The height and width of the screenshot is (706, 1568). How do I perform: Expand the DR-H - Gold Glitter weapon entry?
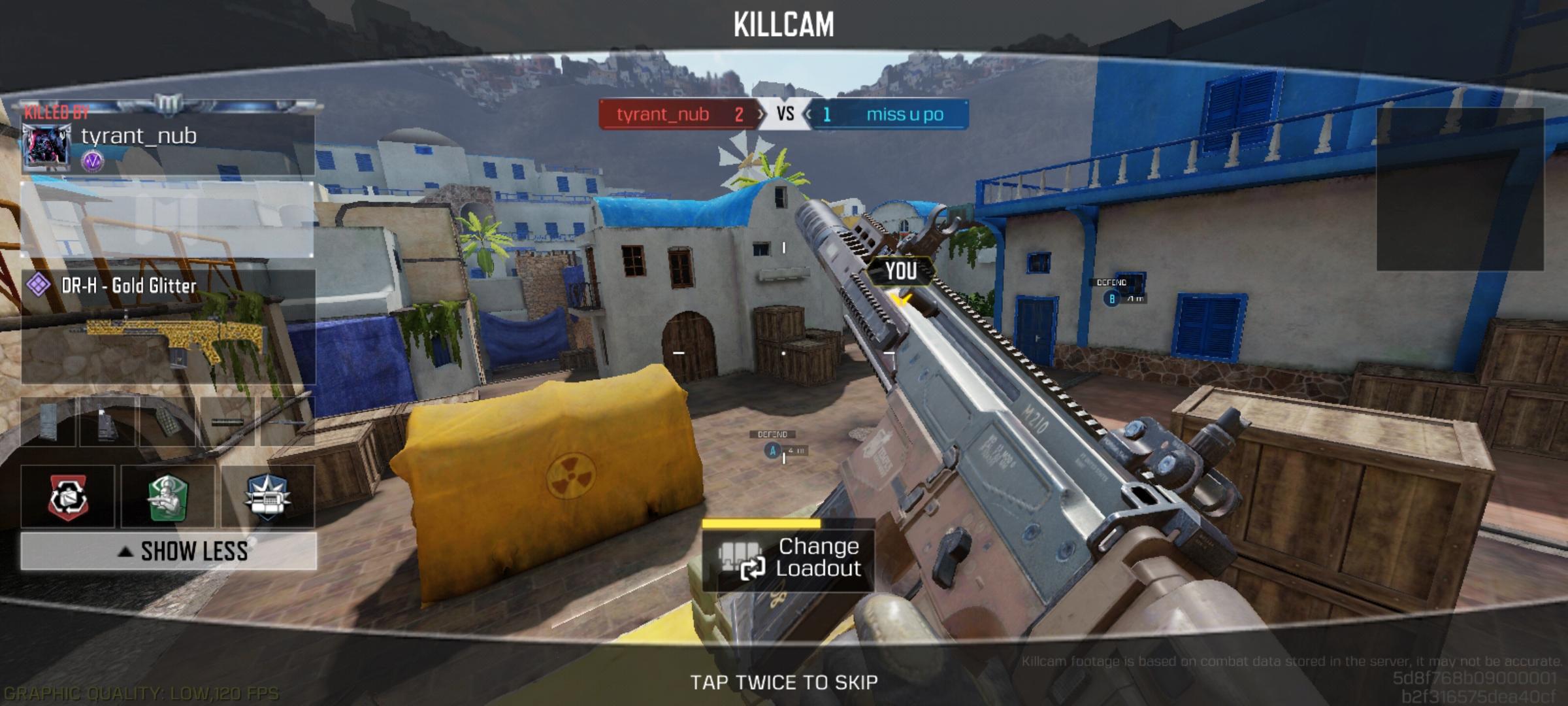click(x=127, y=285)
